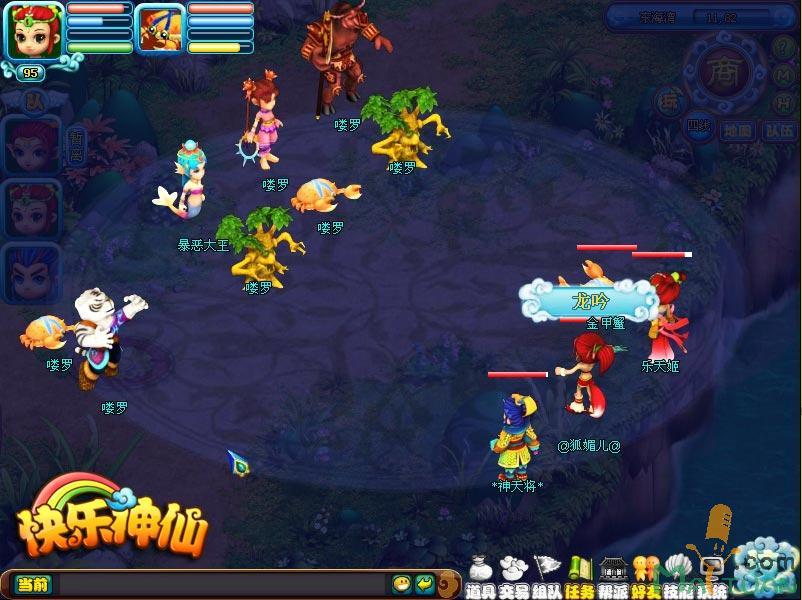Screen dimensions: 802x600
Task: Open the 系统 system menu
Action: (712, 575)
